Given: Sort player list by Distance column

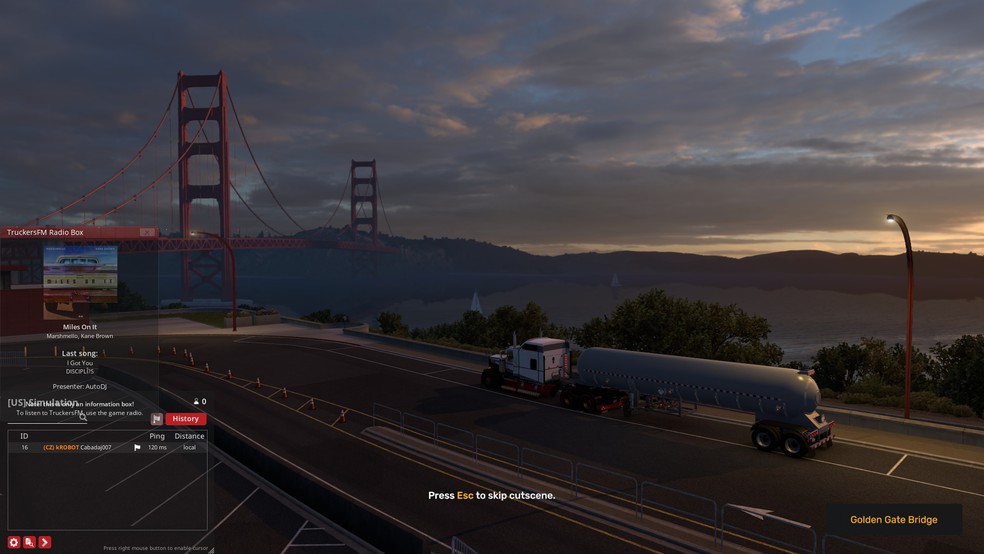Looking at the screenshot, I should coord(189,436).
